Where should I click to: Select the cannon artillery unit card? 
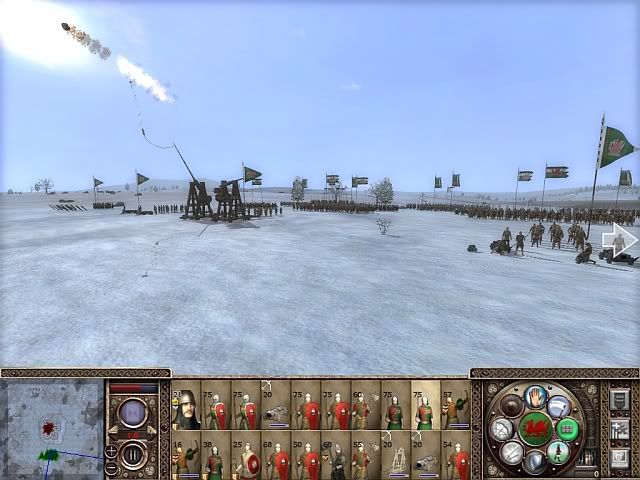tap(276, 405)
